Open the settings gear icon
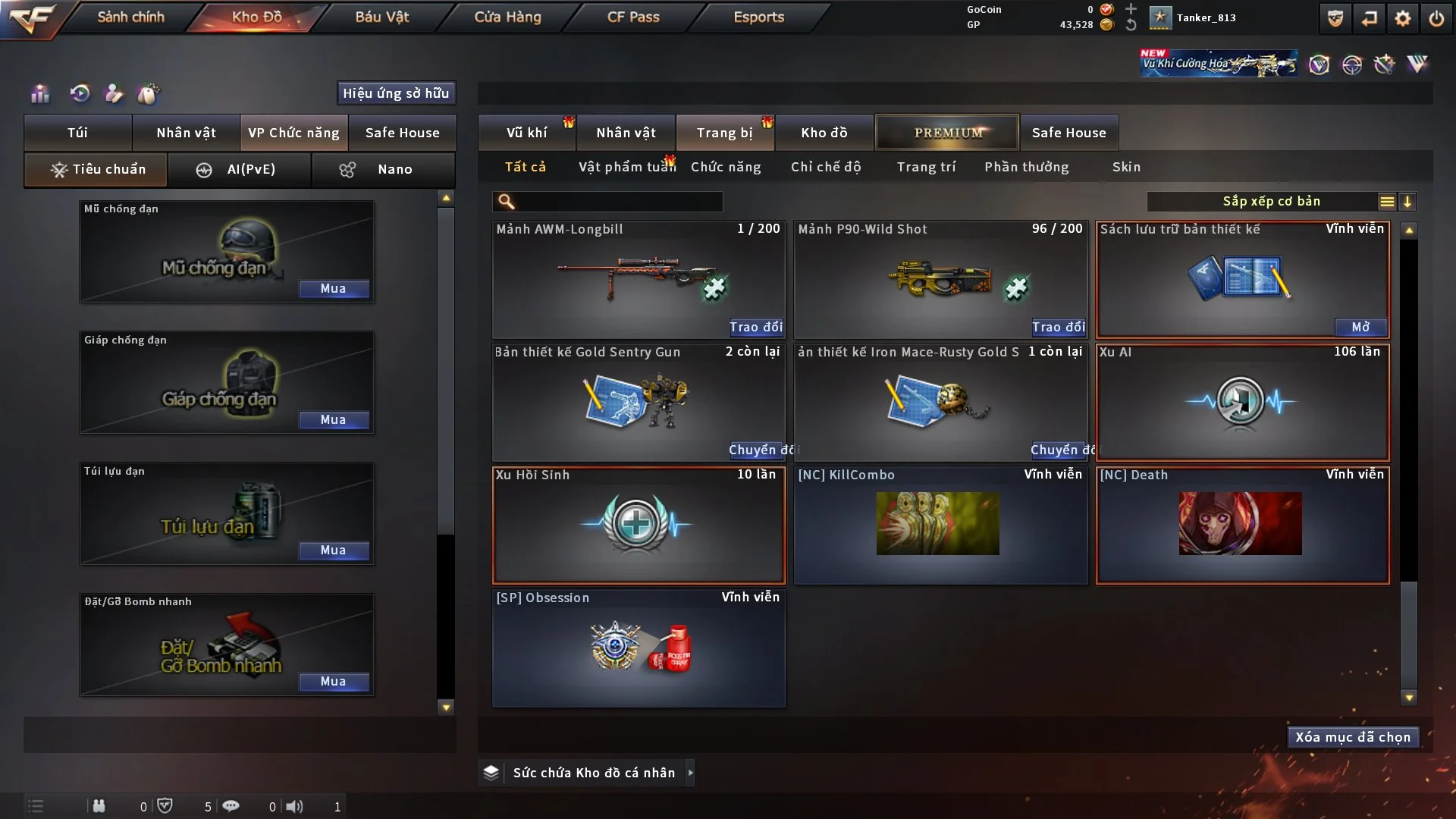This screenshot has width=1456, height=819. tap(1402, 18)
